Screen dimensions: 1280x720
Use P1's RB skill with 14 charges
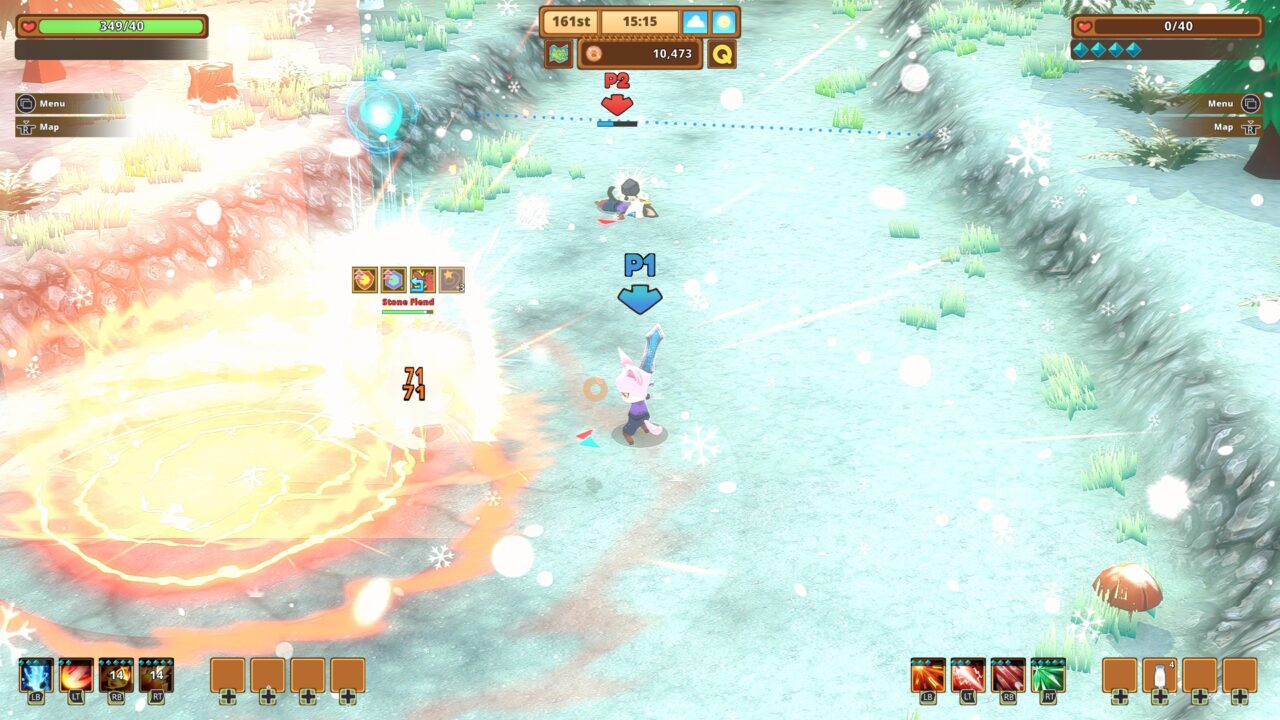point(115,673)
